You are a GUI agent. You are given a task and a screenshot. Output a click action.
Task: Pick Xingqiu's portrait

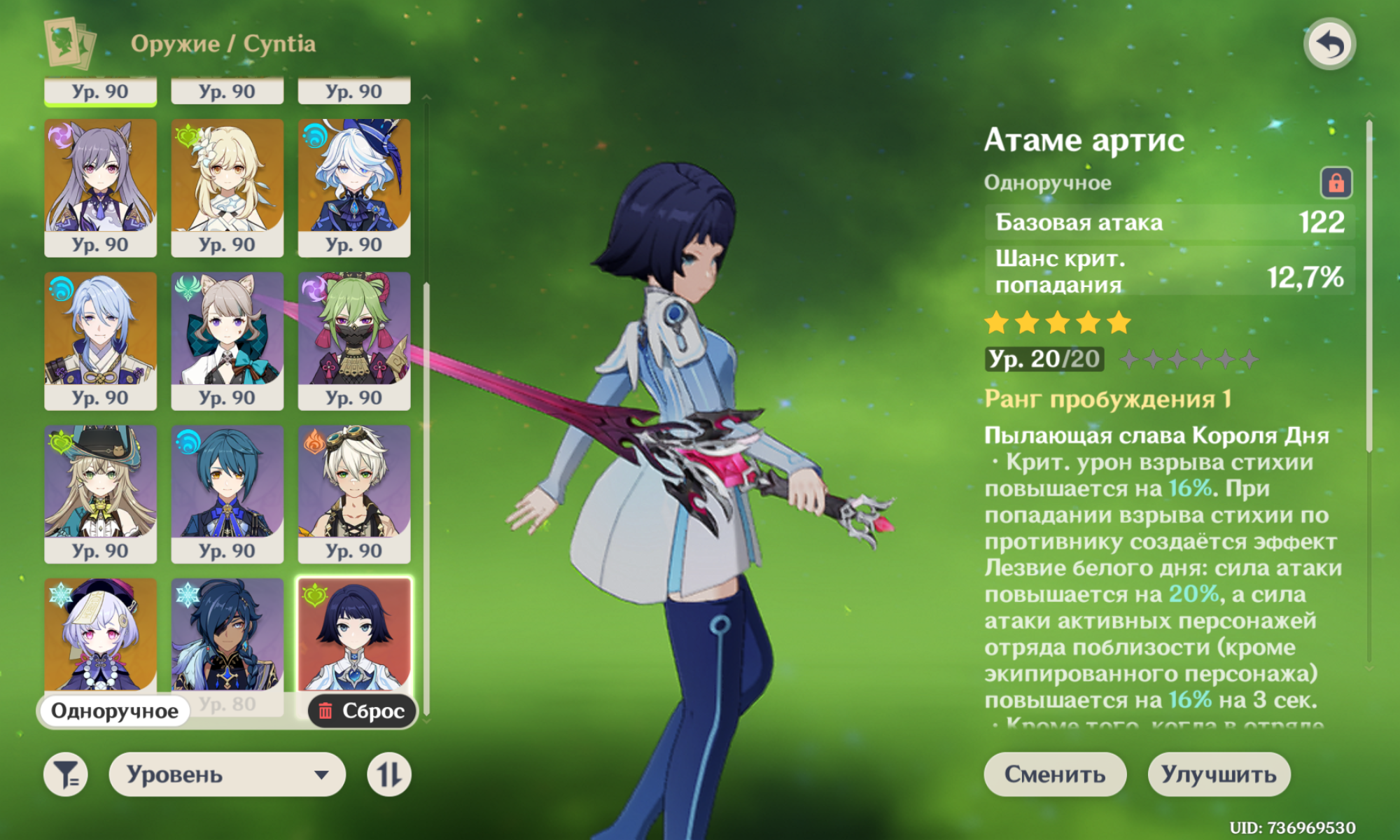[227, 483]
